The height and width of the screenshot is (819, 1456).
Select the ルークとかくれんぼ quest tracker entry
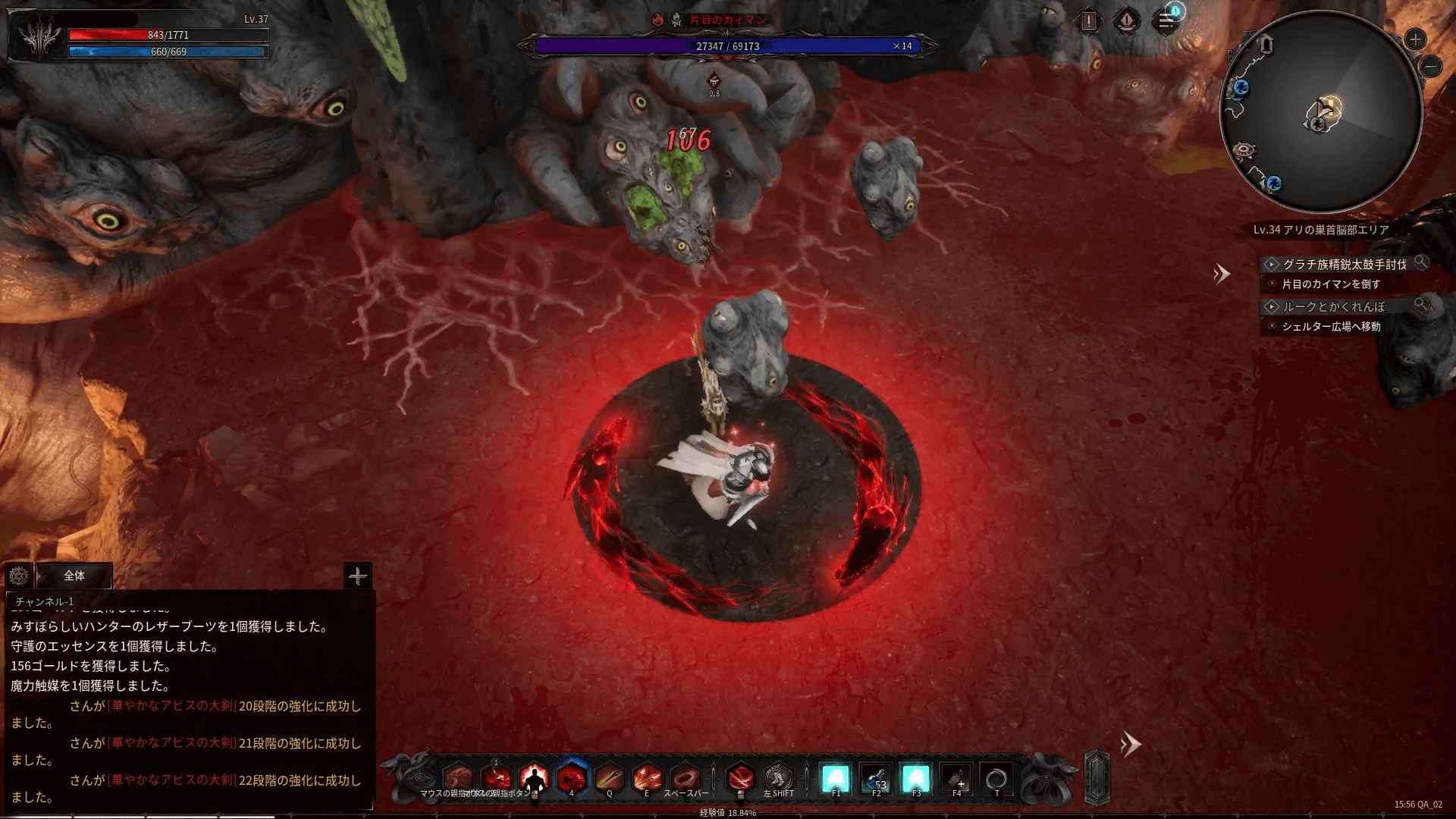[1333, 306]
